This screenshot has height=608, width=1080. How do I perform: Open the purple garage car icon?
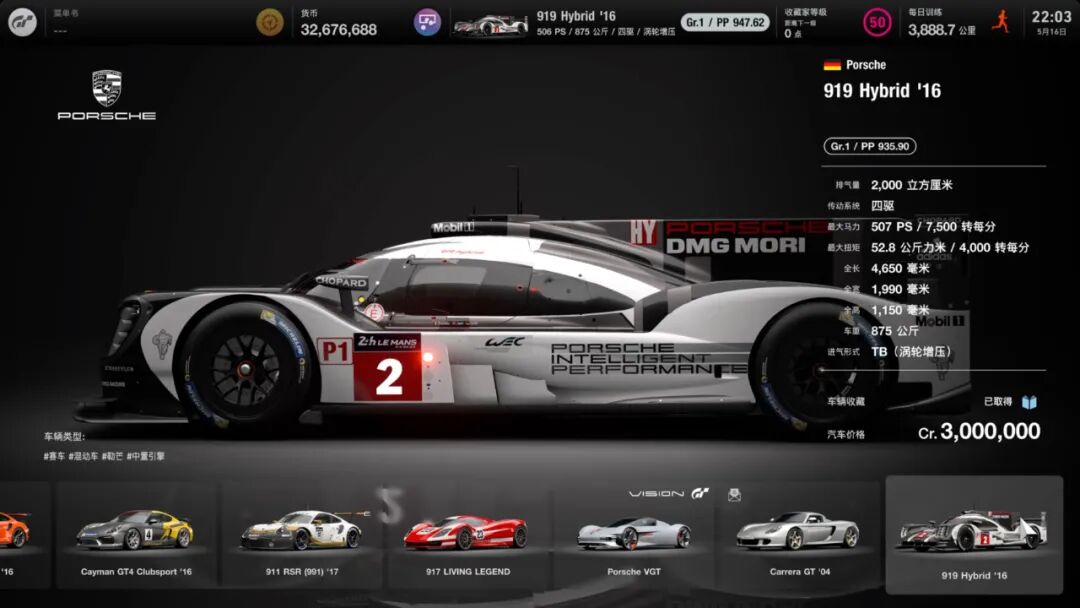tap(428, 22)
